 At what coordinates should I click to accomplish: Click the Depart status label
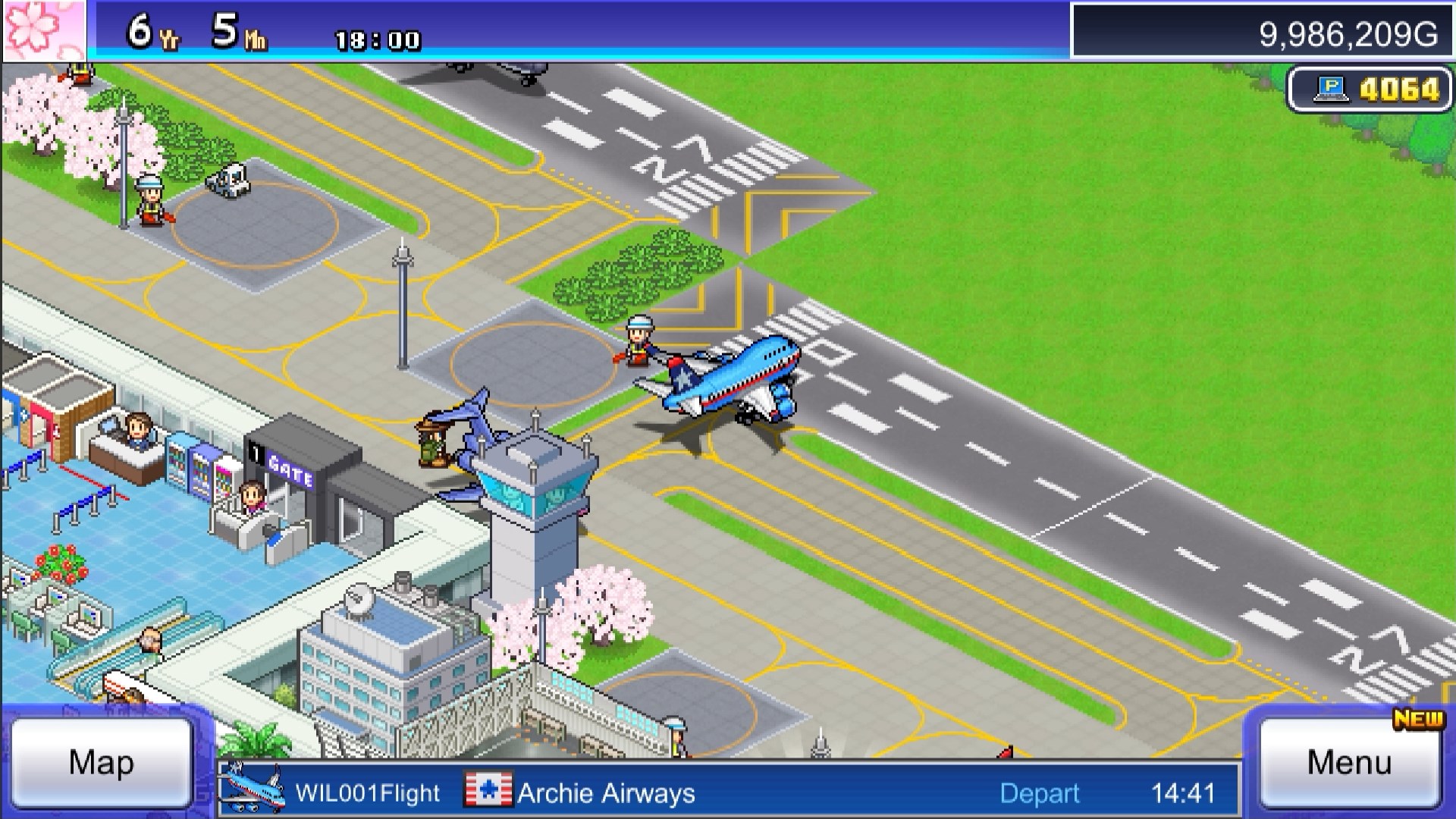click(1040, 793)
